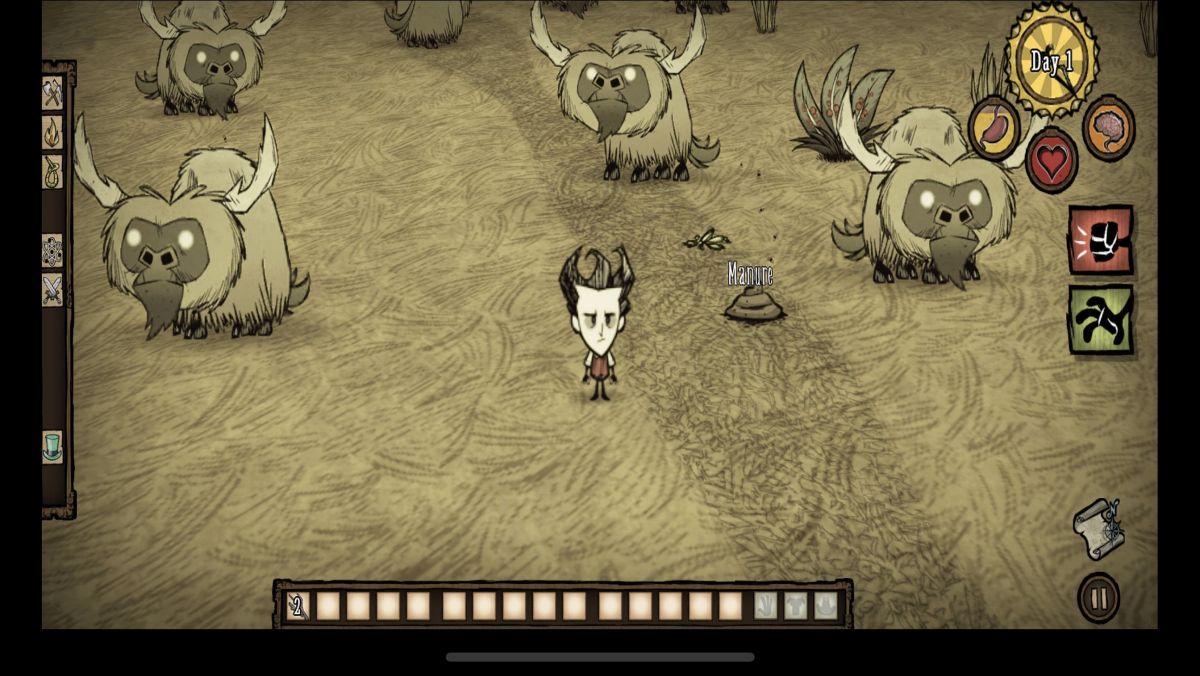Open the Science crafting tab with atom icon
Screen dimensions: 1200x676
click(52, 250)
